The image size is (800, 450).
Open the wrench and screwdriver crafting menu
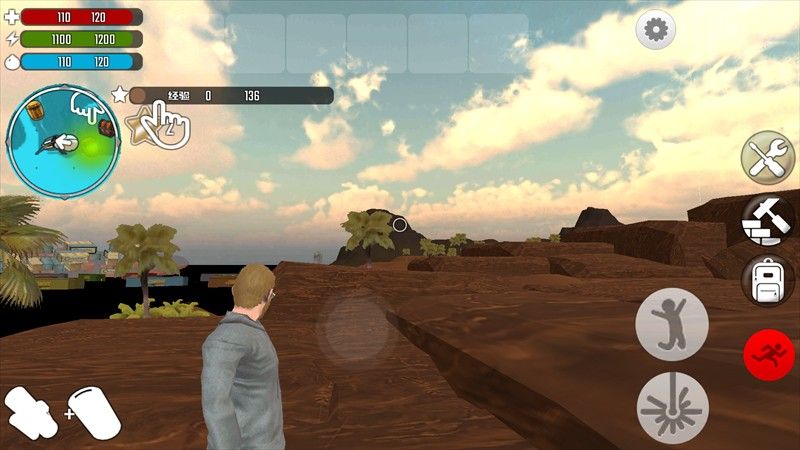tap(767, 159)
